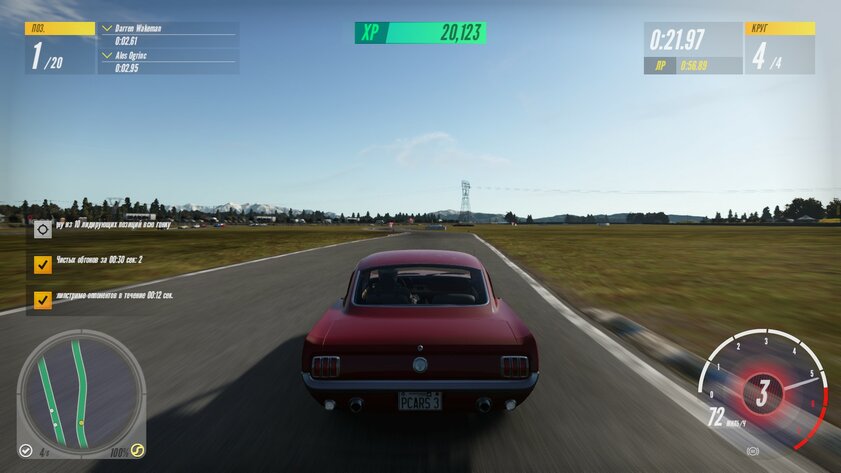Image resolution: width=841 pixels, height=473 pixels.
Task: Toggle the clean overtakes objective checkbox
Action: point(42,264)
